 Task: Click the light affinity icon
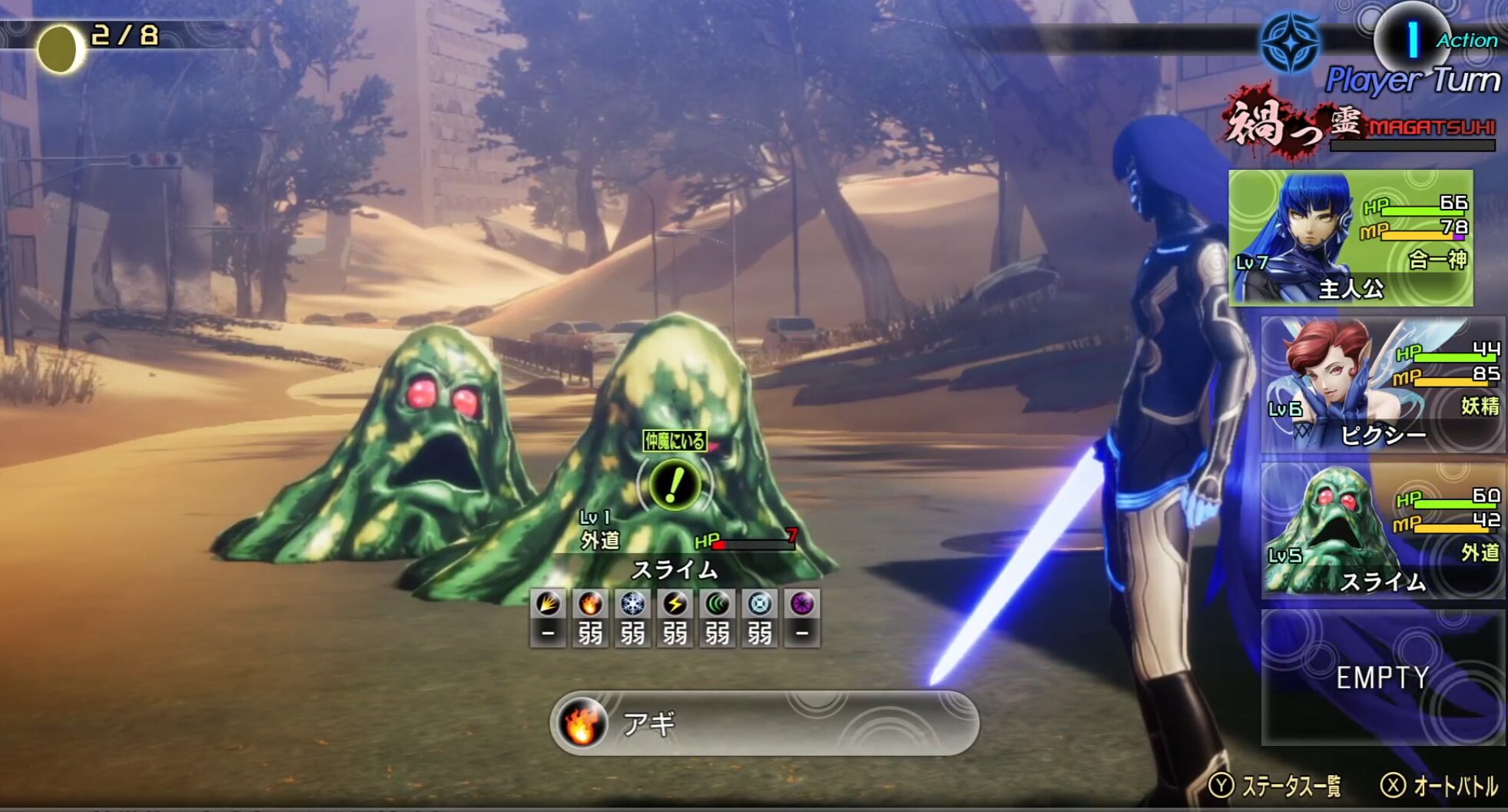click(x=759, y=604)
